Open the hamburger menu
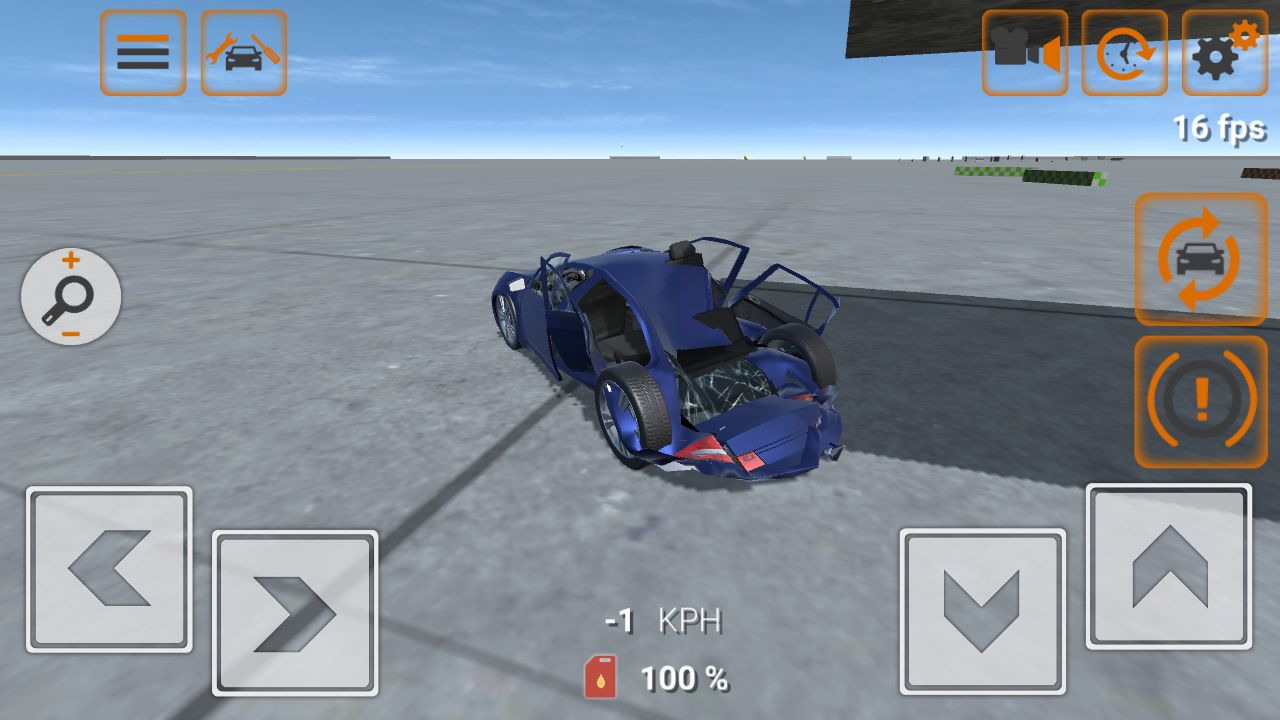The height and width of the screenshot is (720, 1280). 142,53
